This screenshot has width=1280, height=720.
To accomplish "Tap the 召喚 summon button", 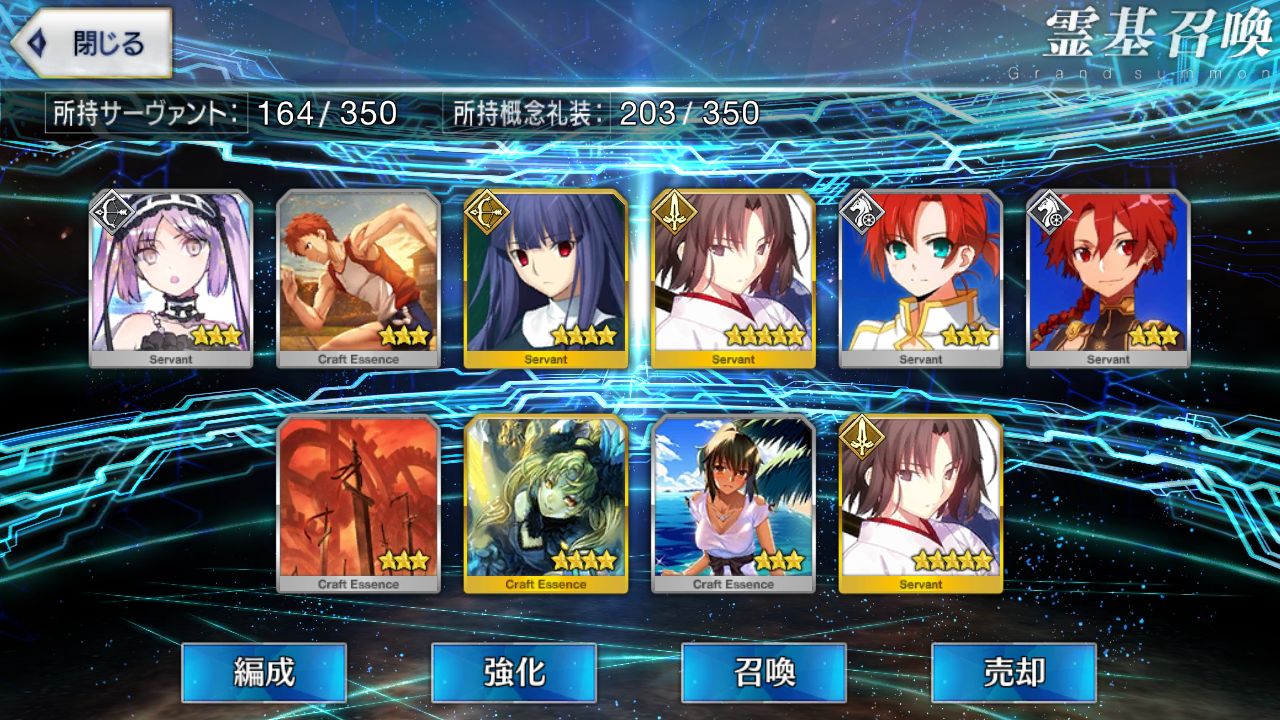I will (764, 672).
